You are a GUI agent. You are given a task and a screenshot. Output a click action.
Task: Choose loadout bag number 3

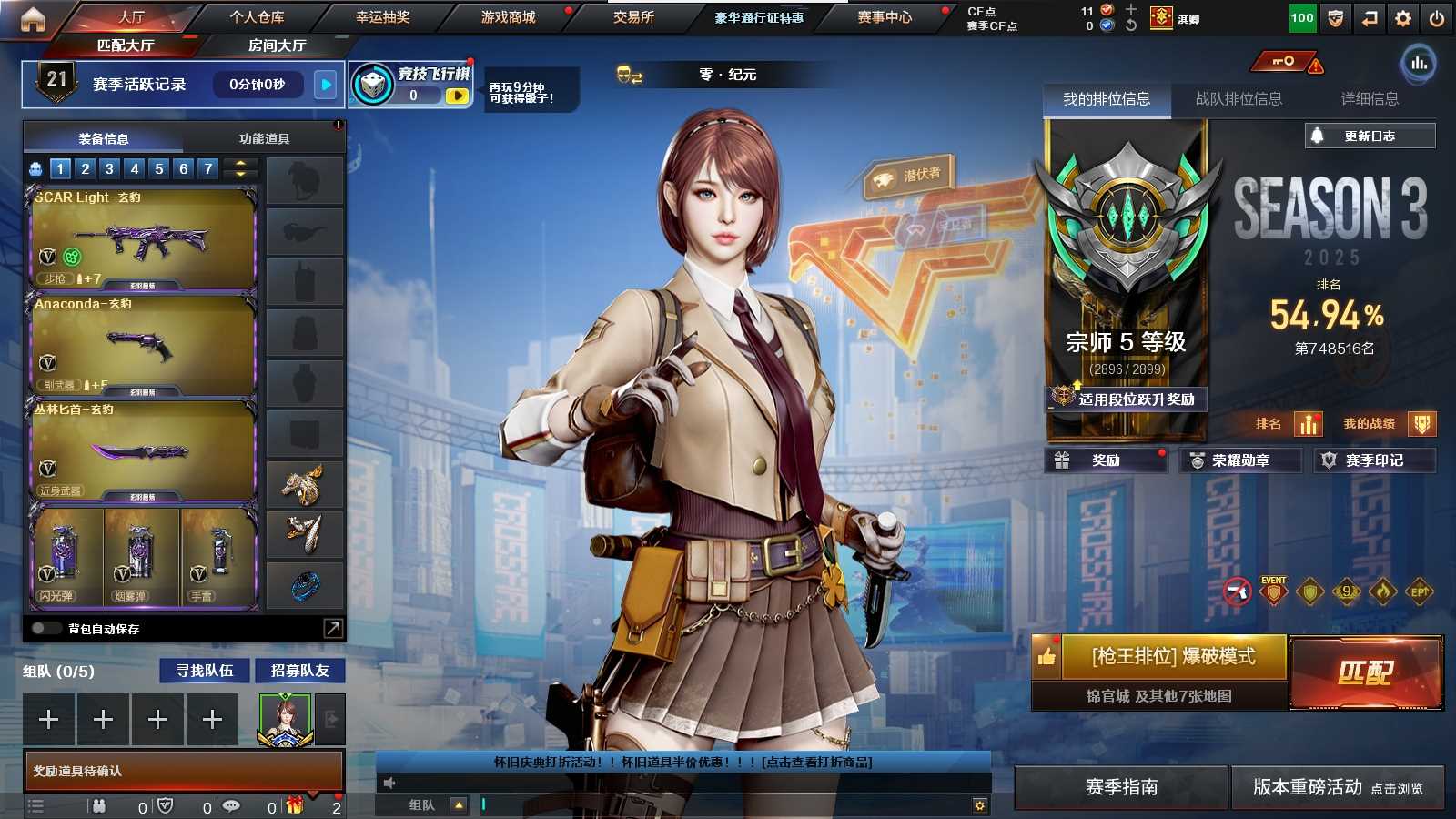(109, 168)
